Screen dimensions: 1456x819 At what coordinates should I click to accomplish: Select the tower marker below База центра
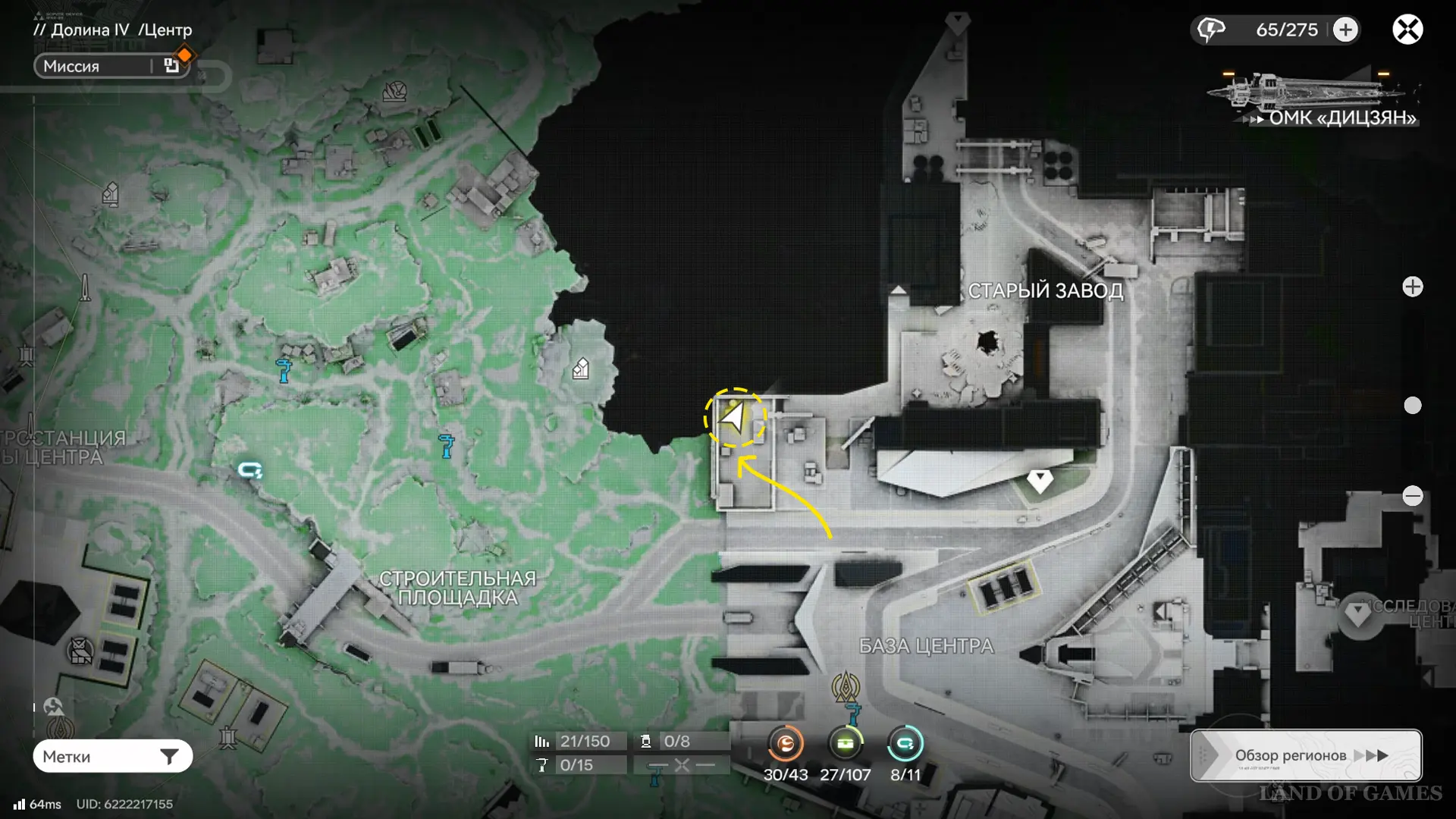(846, 687)
